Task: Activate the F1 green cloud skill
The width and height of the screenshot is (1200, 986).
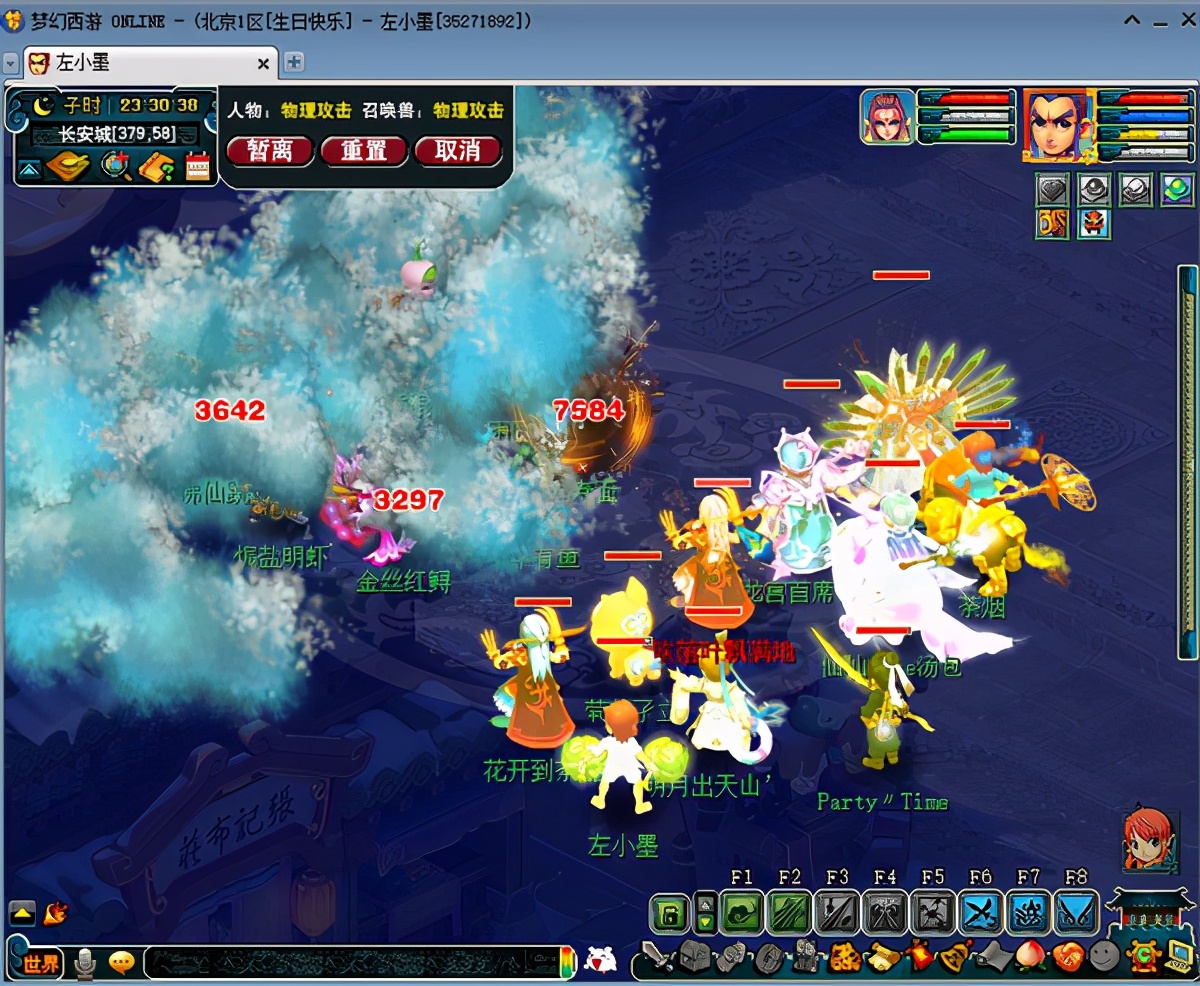Action: (741, 913)
